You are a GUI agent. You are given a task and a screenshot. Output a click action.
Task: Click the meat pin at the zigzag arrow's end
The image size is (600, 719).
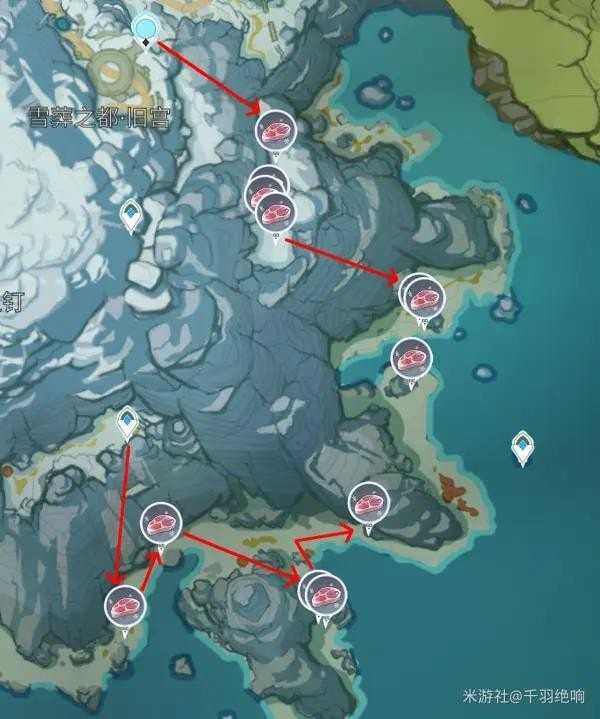click(x=367, y=503)
